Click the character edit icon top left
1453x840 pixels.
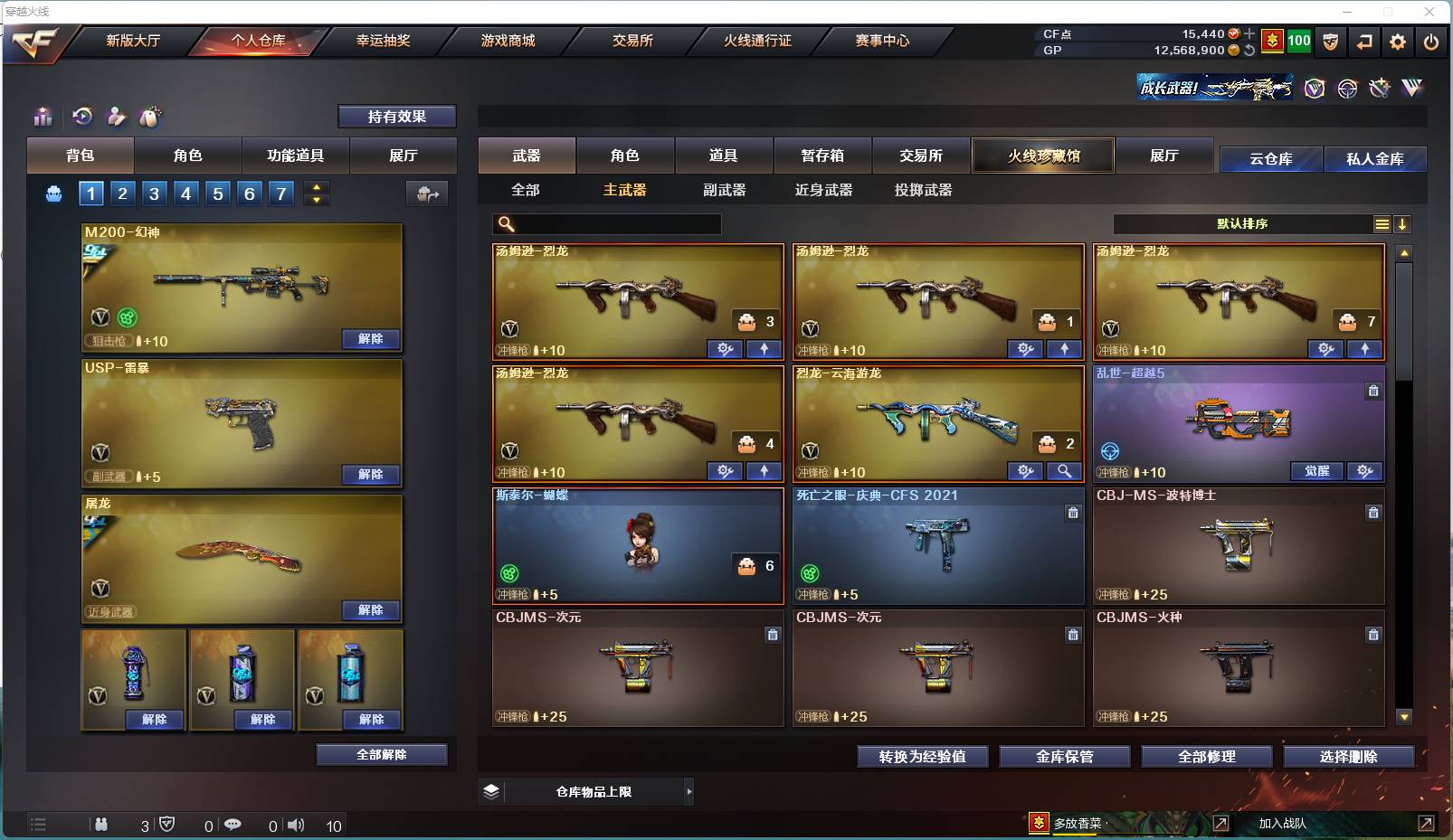coord(116,117)
